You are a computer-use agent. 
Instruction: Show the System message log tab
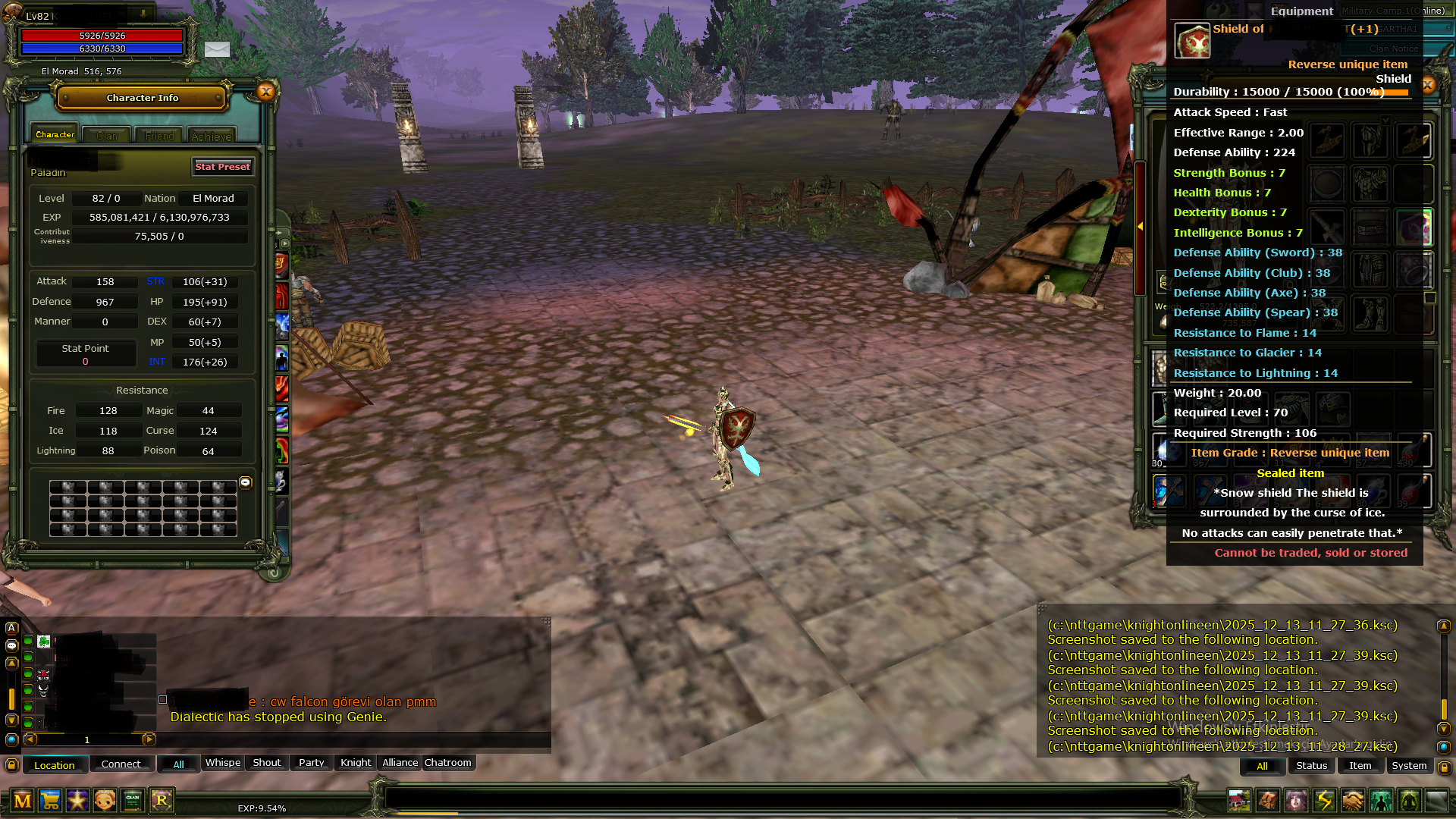(1409, 766)
